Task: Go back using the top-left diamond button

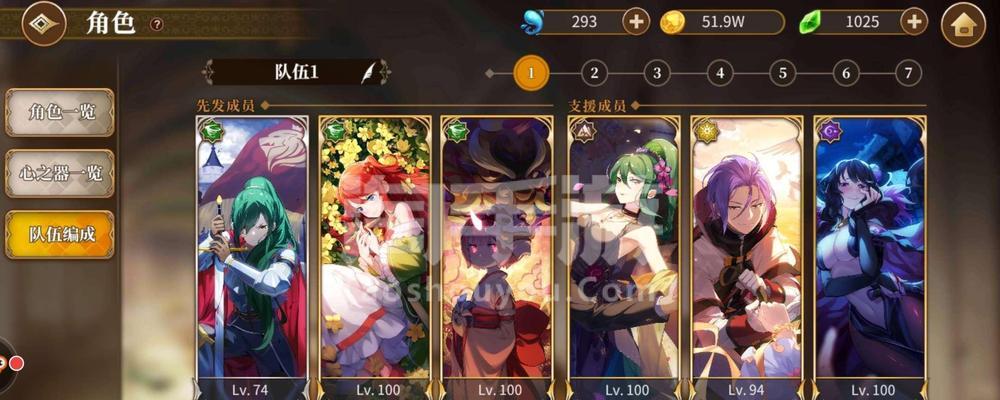Action: 43,24
